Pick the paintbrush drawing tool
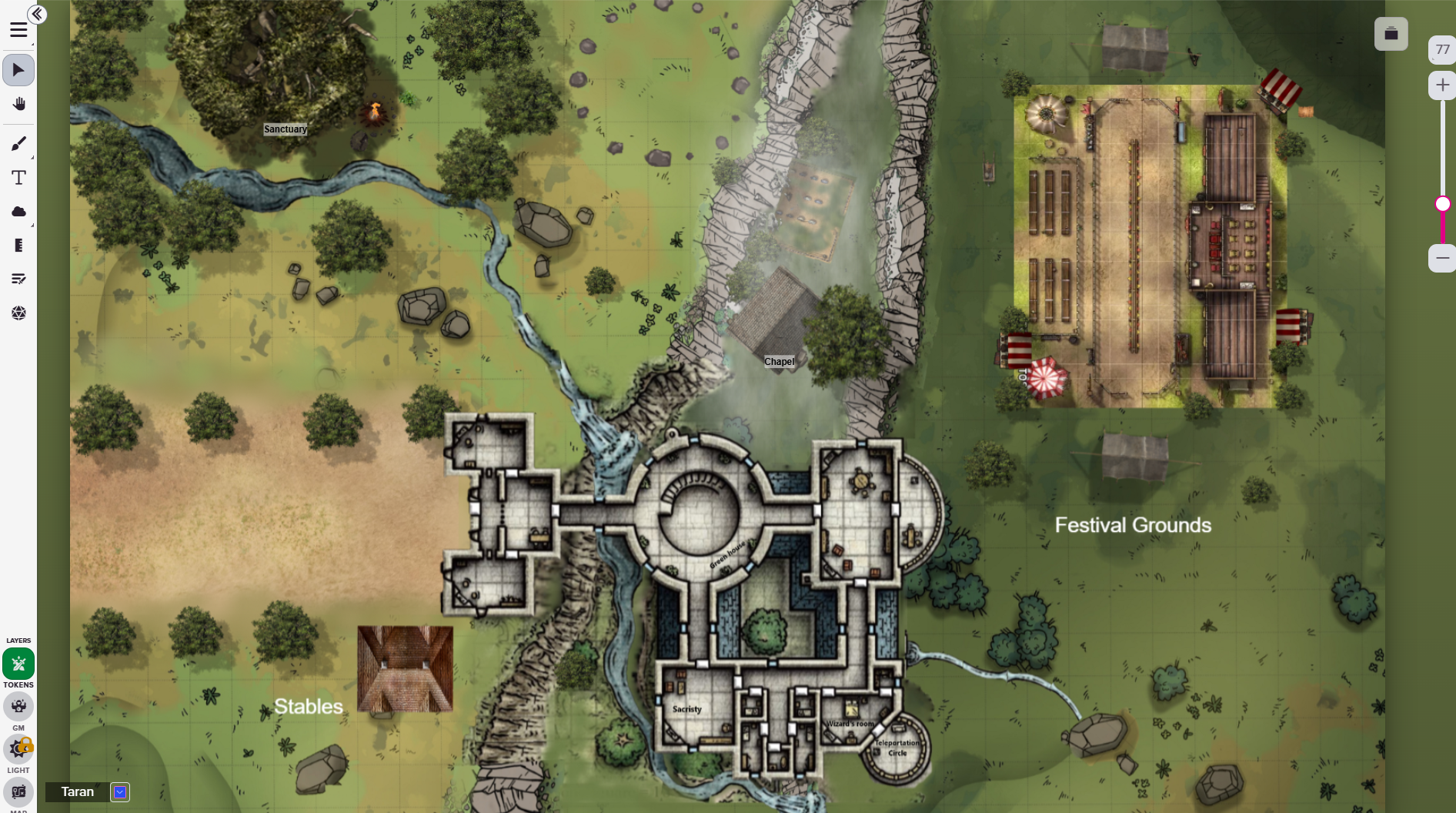 tap(18, 144)
